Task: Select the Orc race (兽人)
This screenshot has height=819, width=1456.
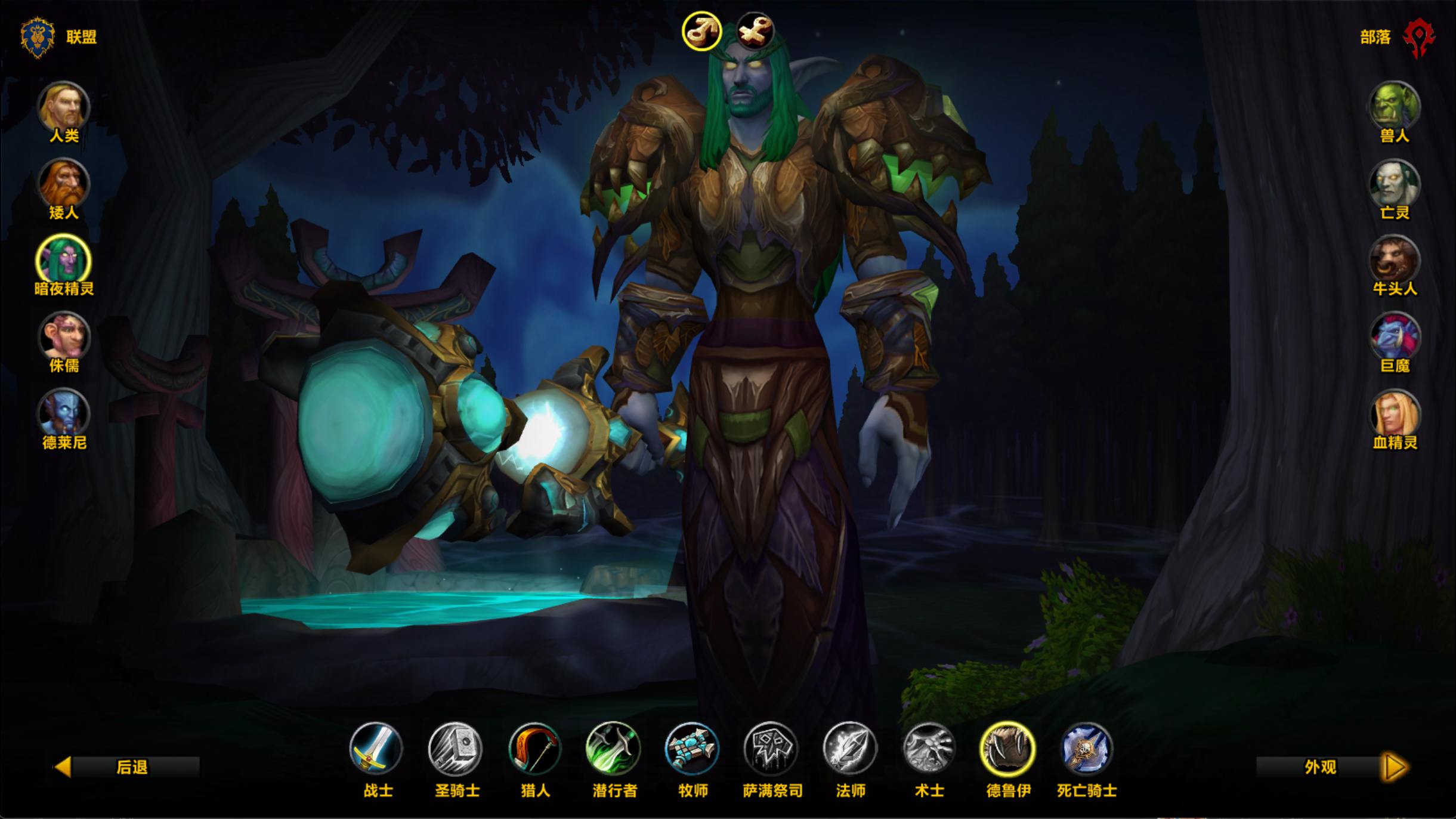Action: point(1394,107)
